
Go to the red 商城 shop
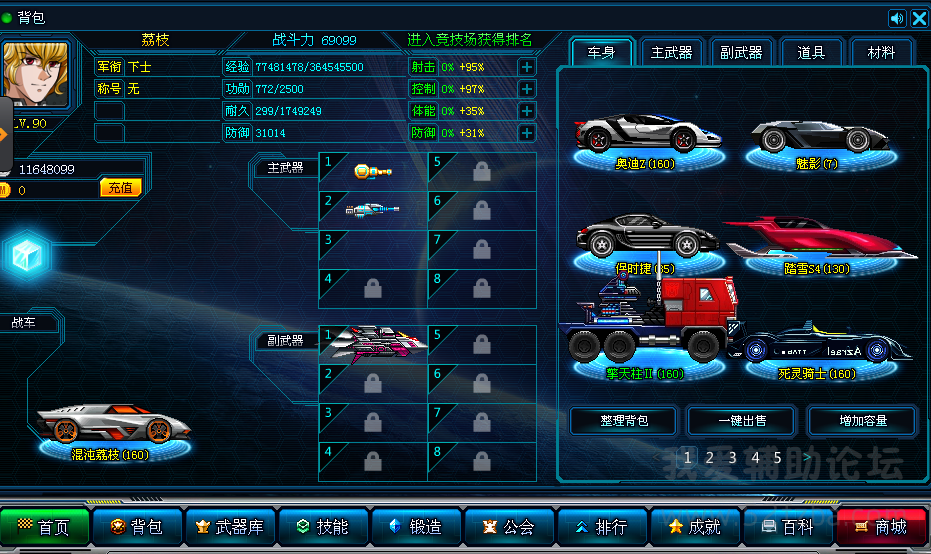click(881, 526)
